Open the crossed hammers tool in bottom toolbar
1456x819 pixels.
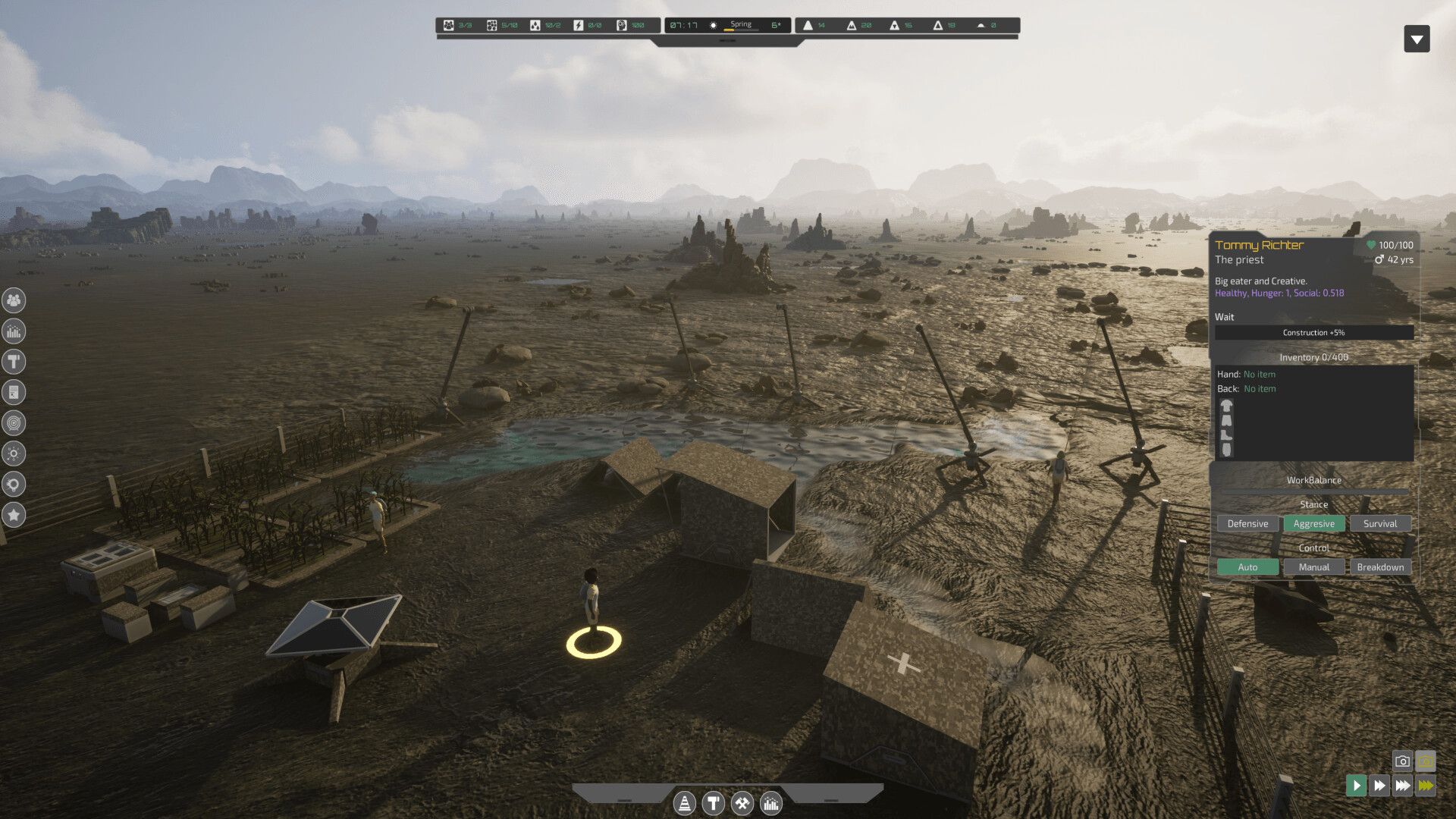[x=742, y=803]
